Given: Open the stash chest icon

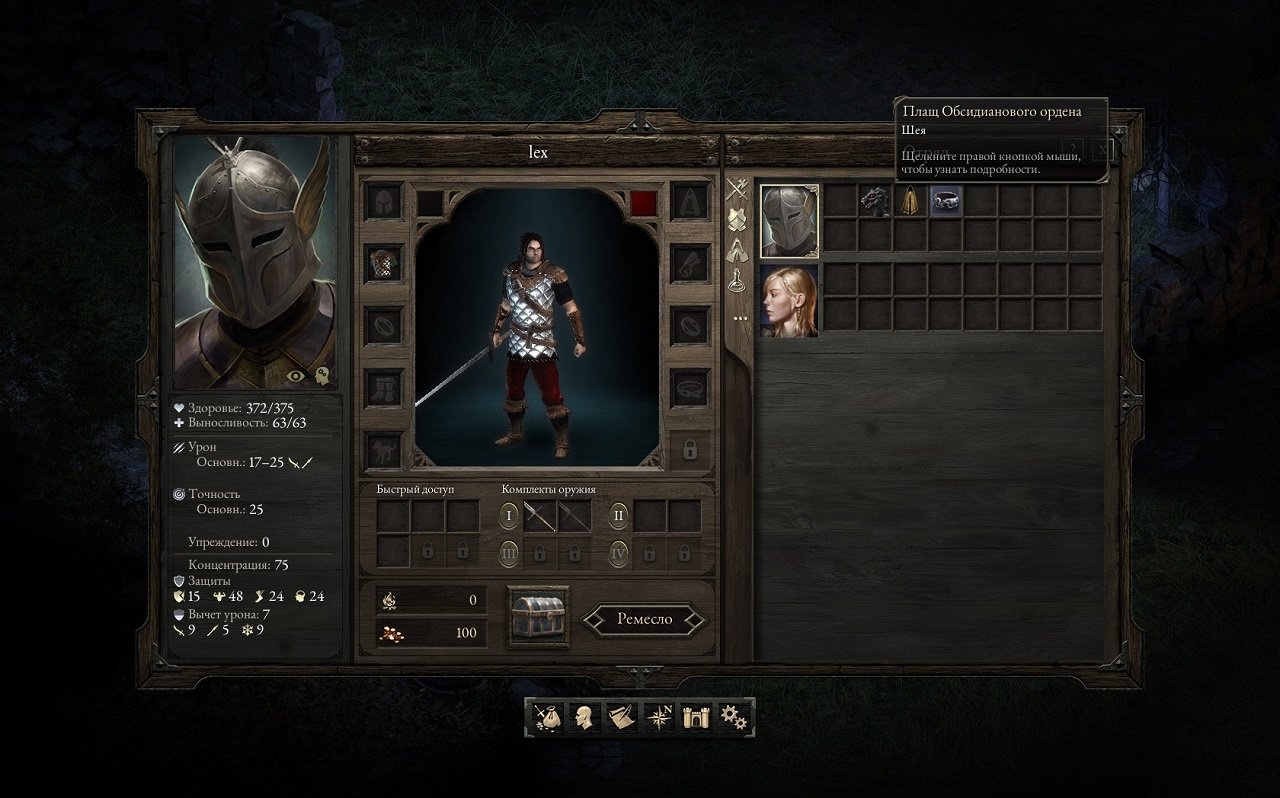Looking at the screenshot, I should (536, 618).
